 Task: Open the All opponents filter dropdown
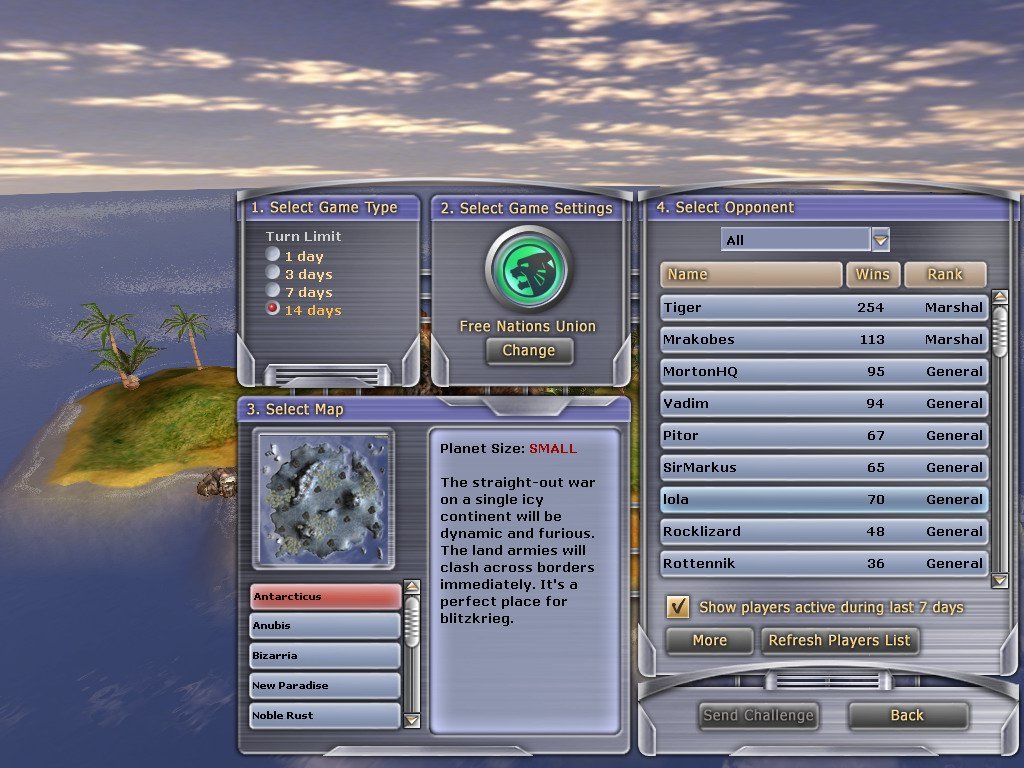tap(880, 240)
